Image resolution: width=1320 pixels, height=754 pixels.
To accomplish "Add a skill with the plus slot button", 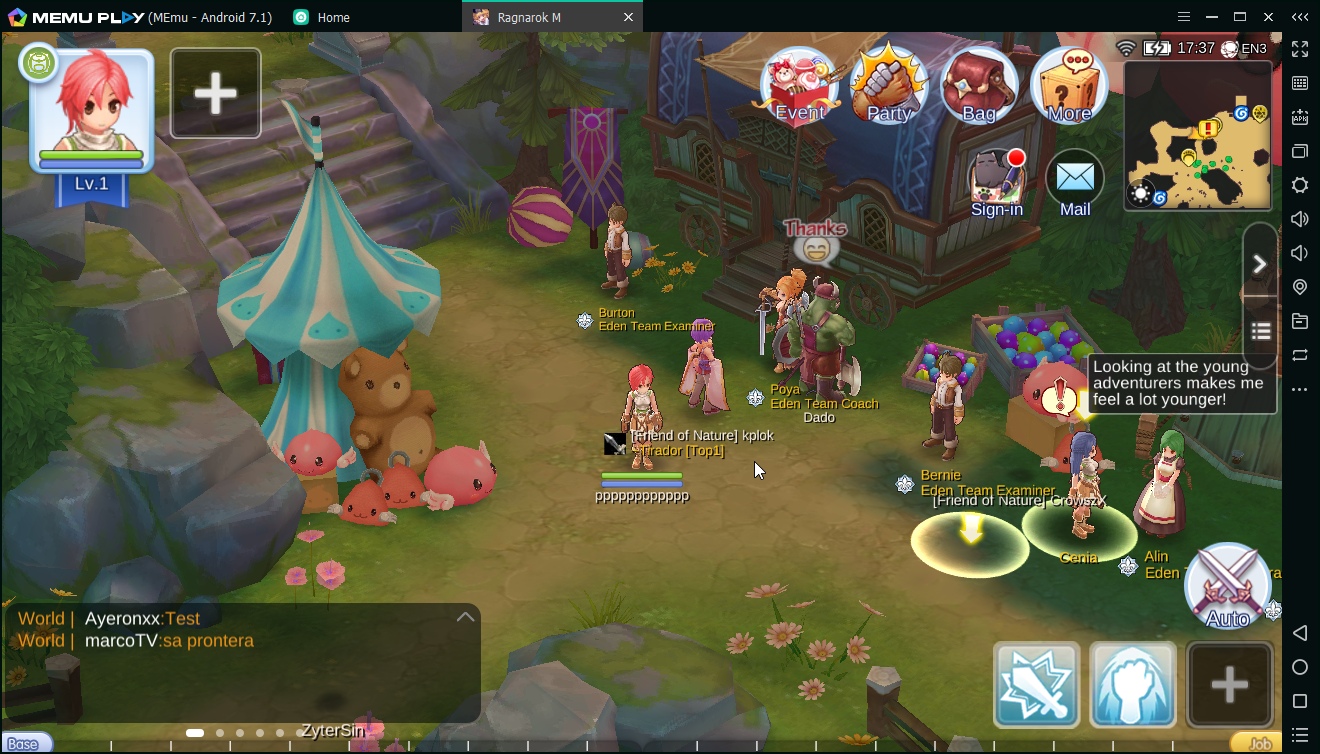I will [x=1229, y=686].
